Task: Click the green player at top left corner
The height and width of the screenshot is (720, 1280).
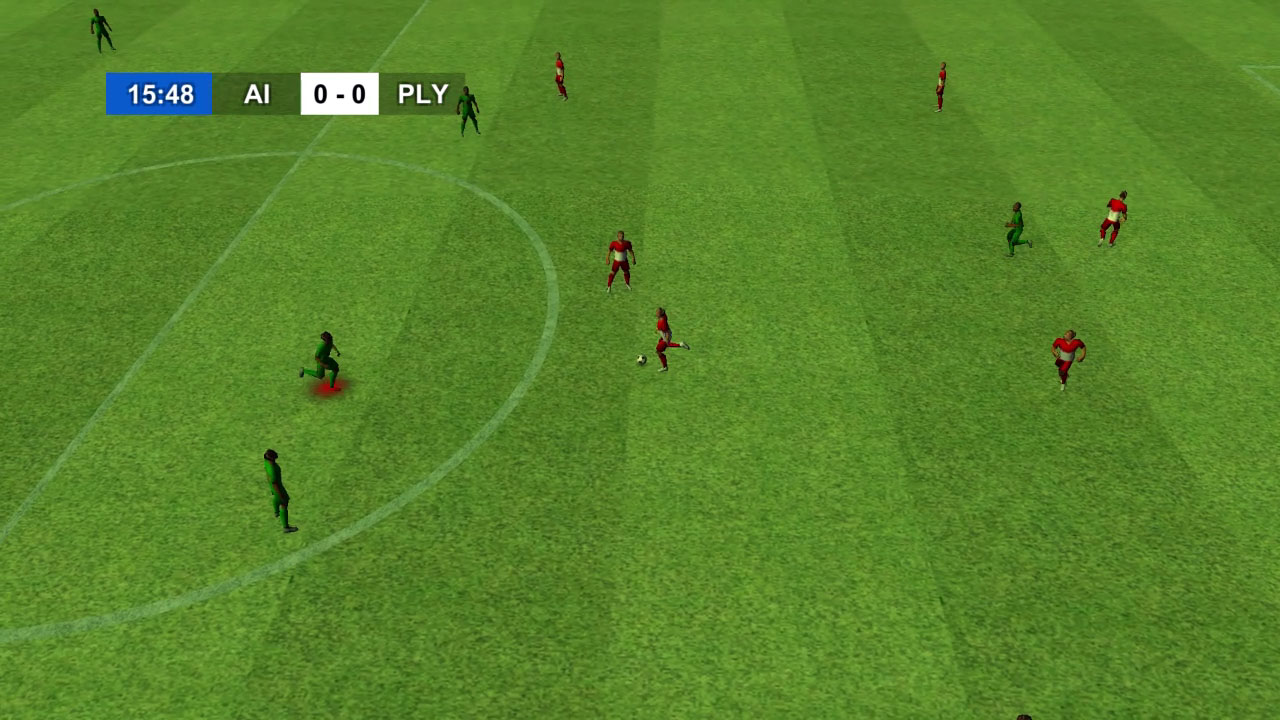Action: point(98,30)
